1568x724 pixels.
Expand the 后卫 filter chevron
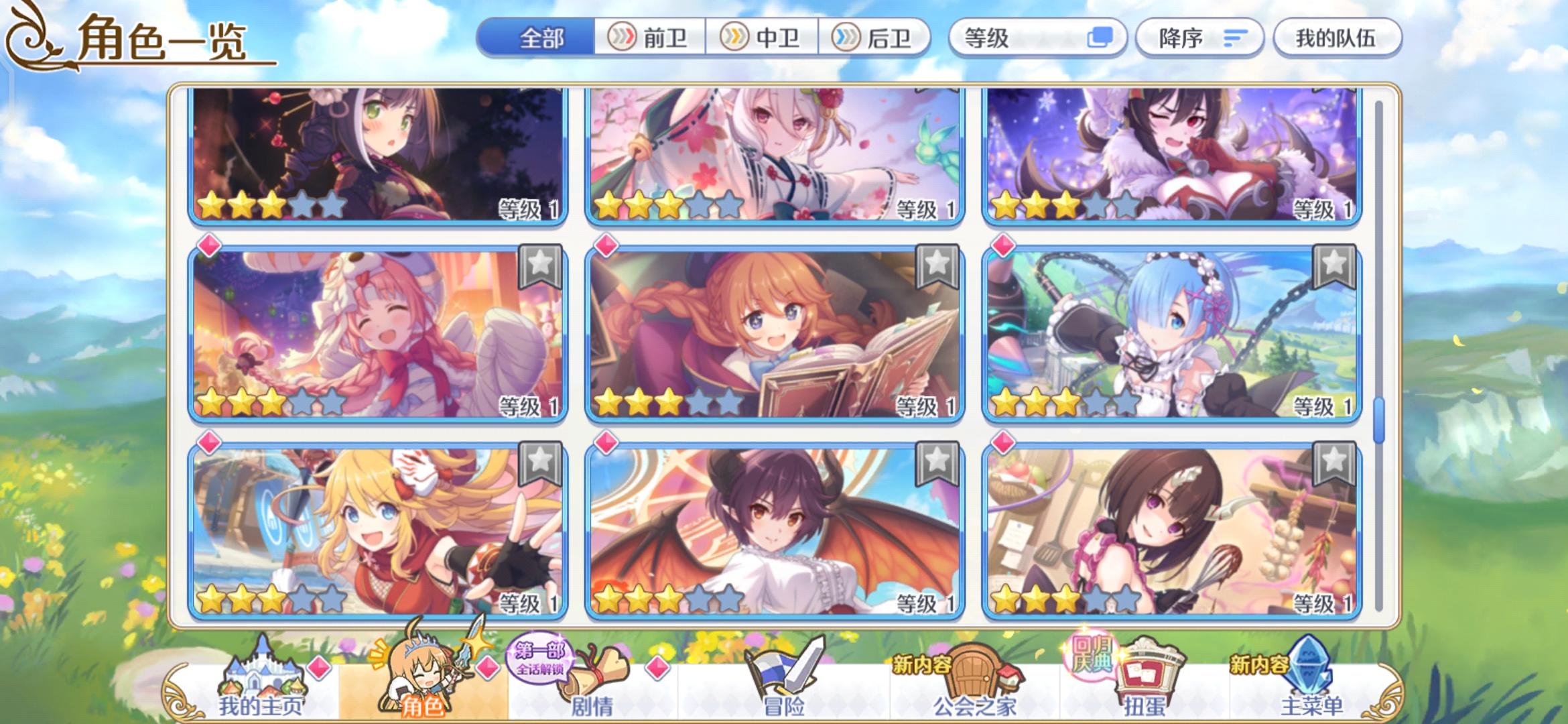pos(846,38)
